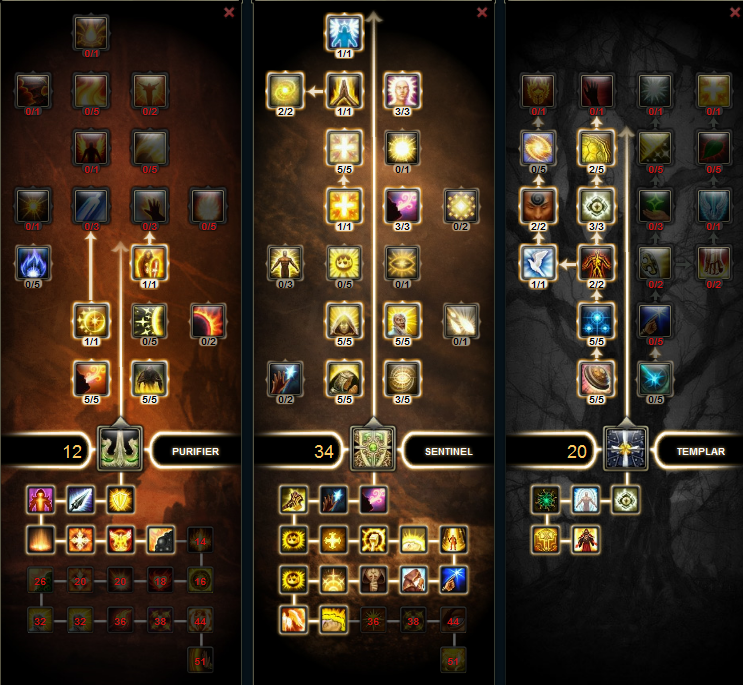Click the golden hooded figure talent
The width and height of the screenshot is (743, 685).
coord(342,320)
